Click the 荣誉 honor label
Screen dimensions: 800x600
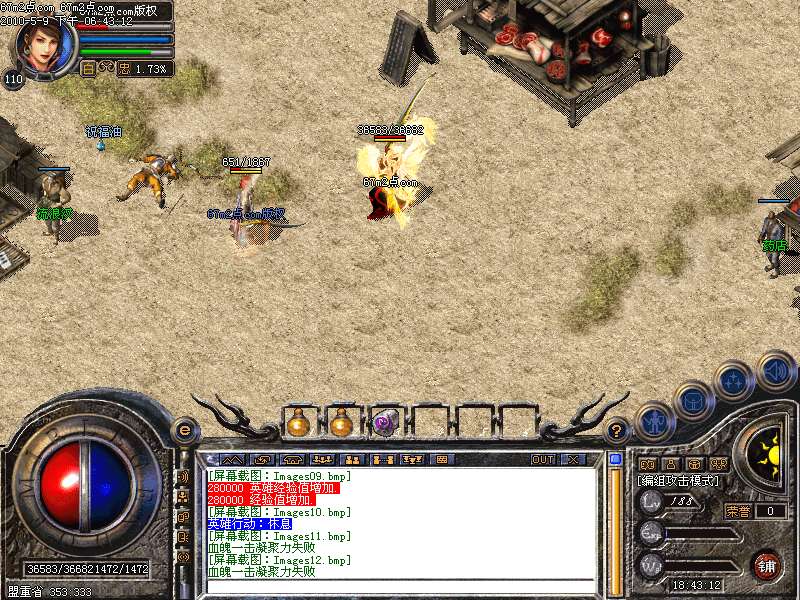pos(739,510)
